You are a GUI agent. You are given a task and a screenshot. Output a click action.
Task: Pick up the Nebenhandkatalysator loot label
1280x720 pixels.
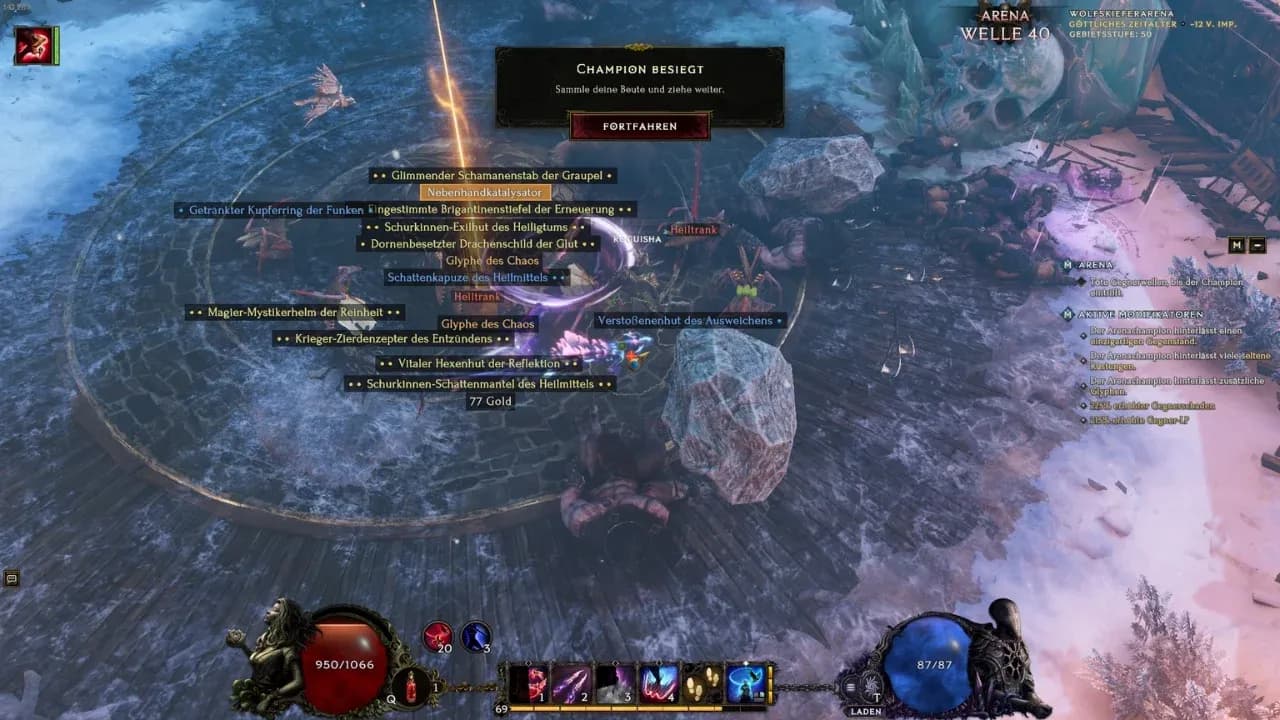(x=486, y=192)
